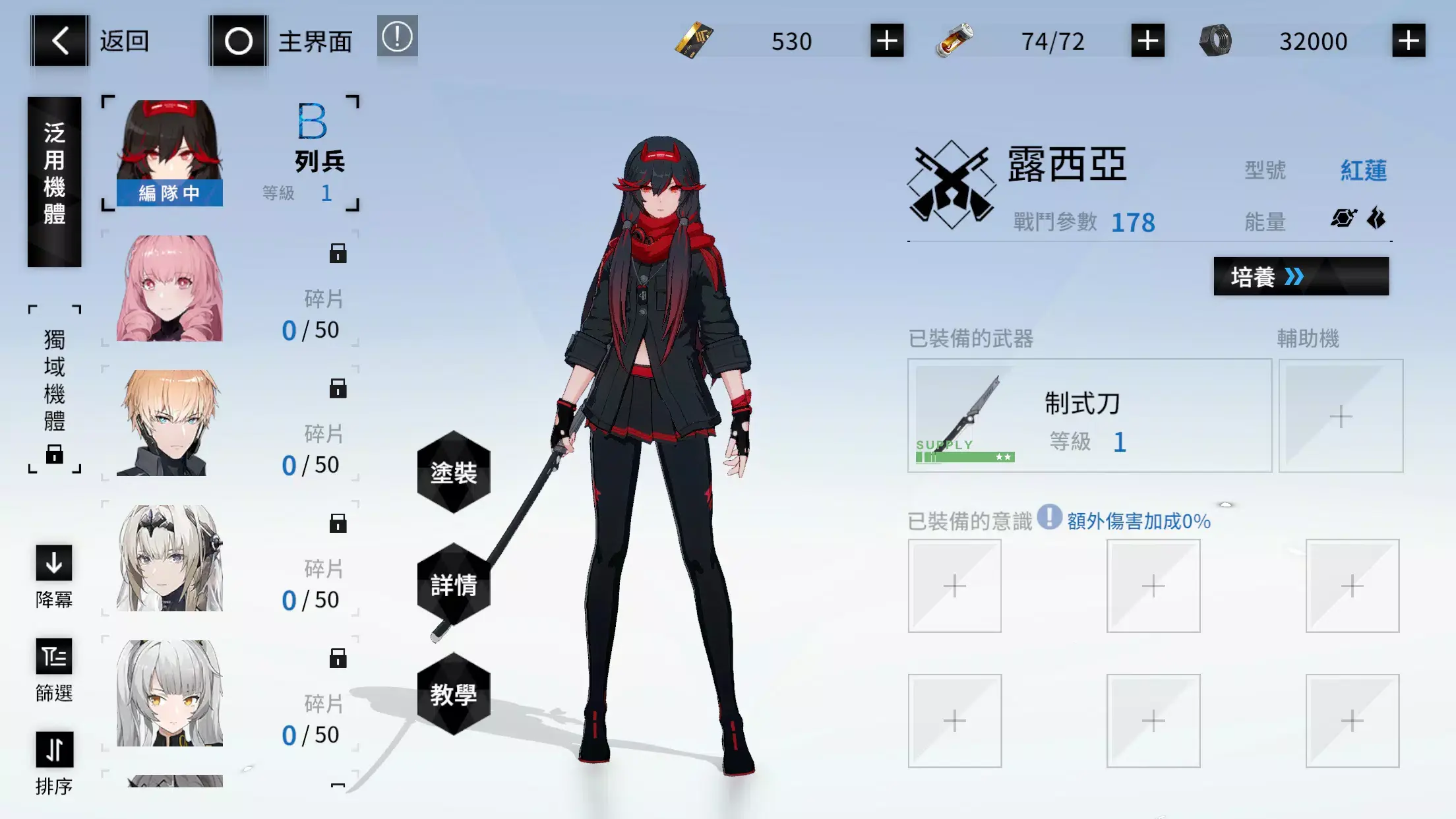Switch to the 泛用機體 tab
The image size is (1456, 819).
pyautogui.click(x=55, y=178)
